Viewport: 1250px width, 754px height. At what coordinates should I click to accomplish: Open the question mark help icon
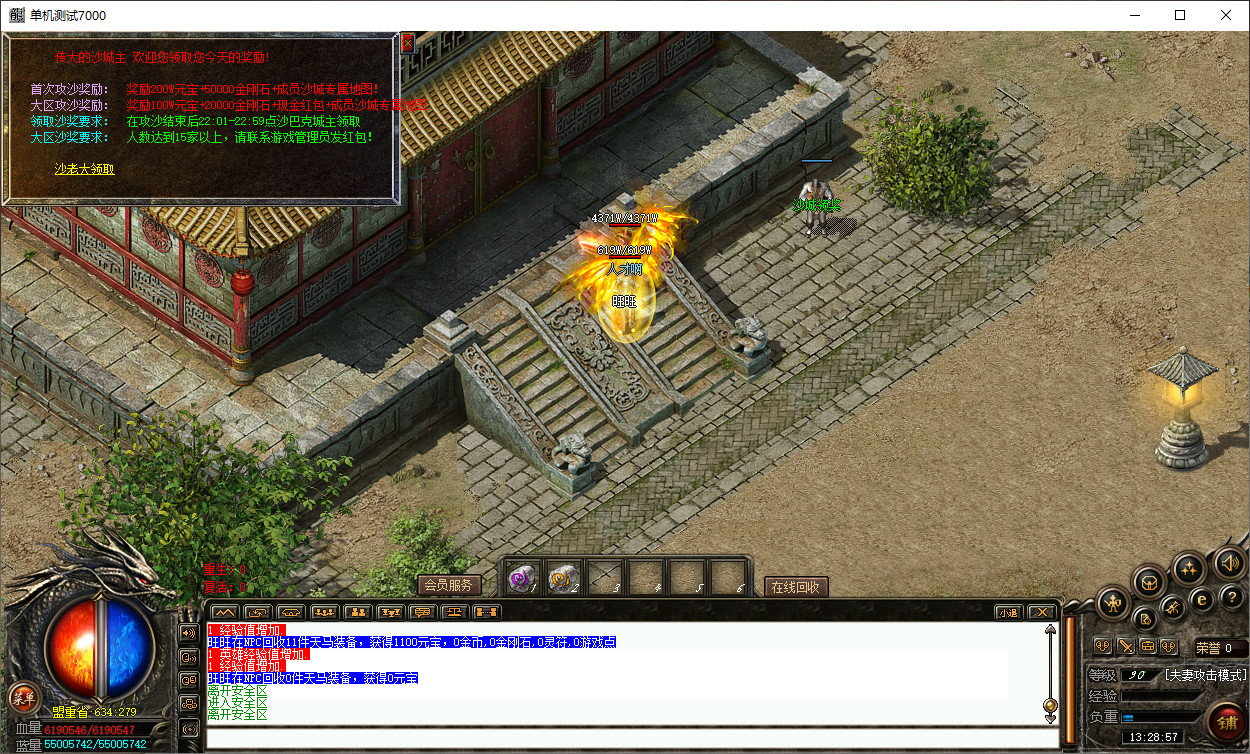point(1231,597)
